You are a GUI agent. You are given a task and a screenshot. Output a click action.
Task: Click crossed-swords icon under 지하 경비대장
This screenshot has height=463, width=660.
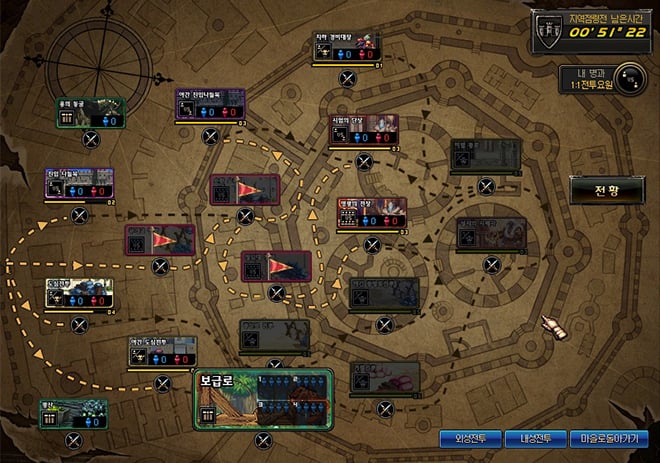coord(347,77)
